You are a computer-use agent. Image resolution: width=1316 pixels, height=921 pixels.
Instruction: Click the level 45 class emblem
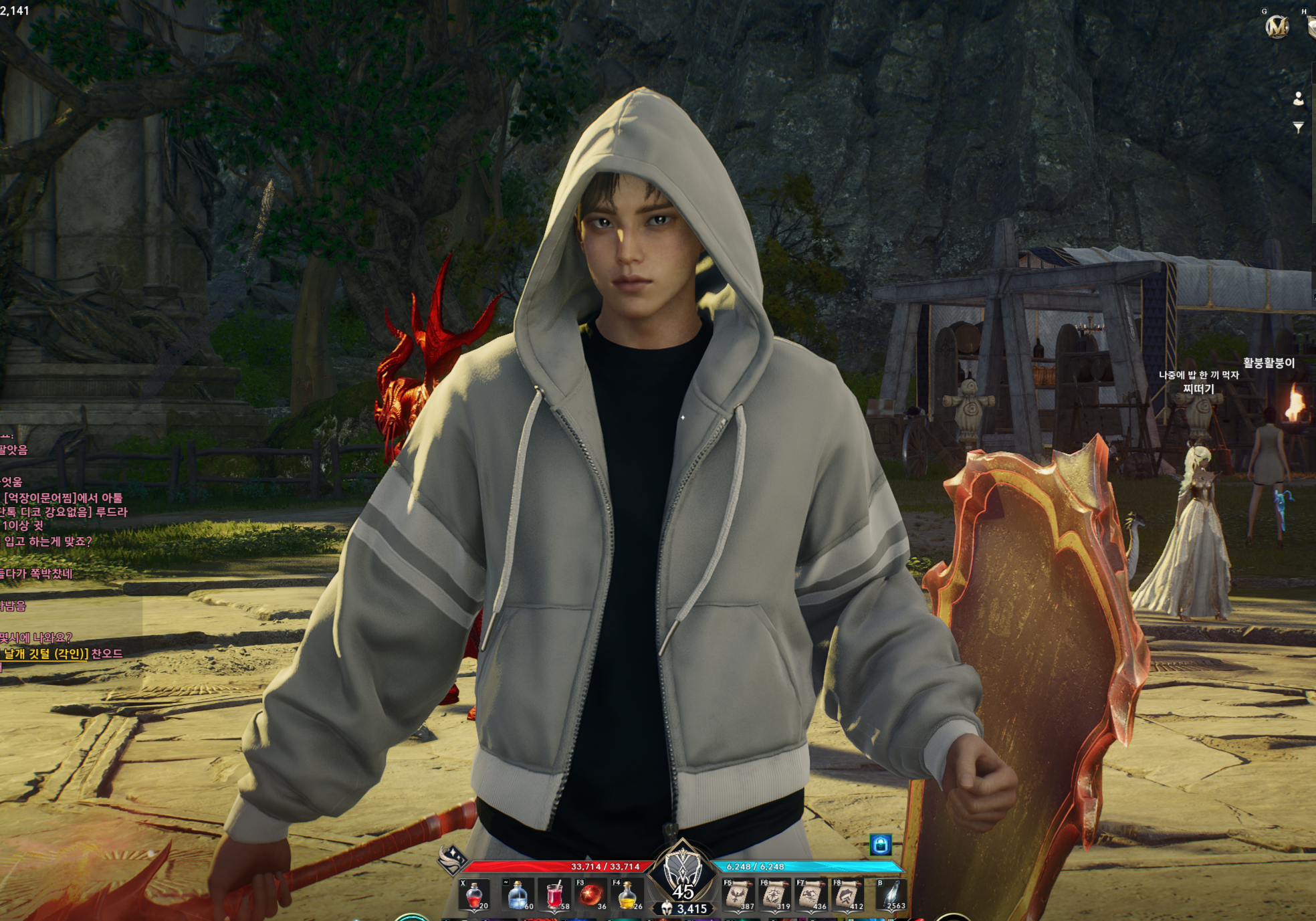682,872
